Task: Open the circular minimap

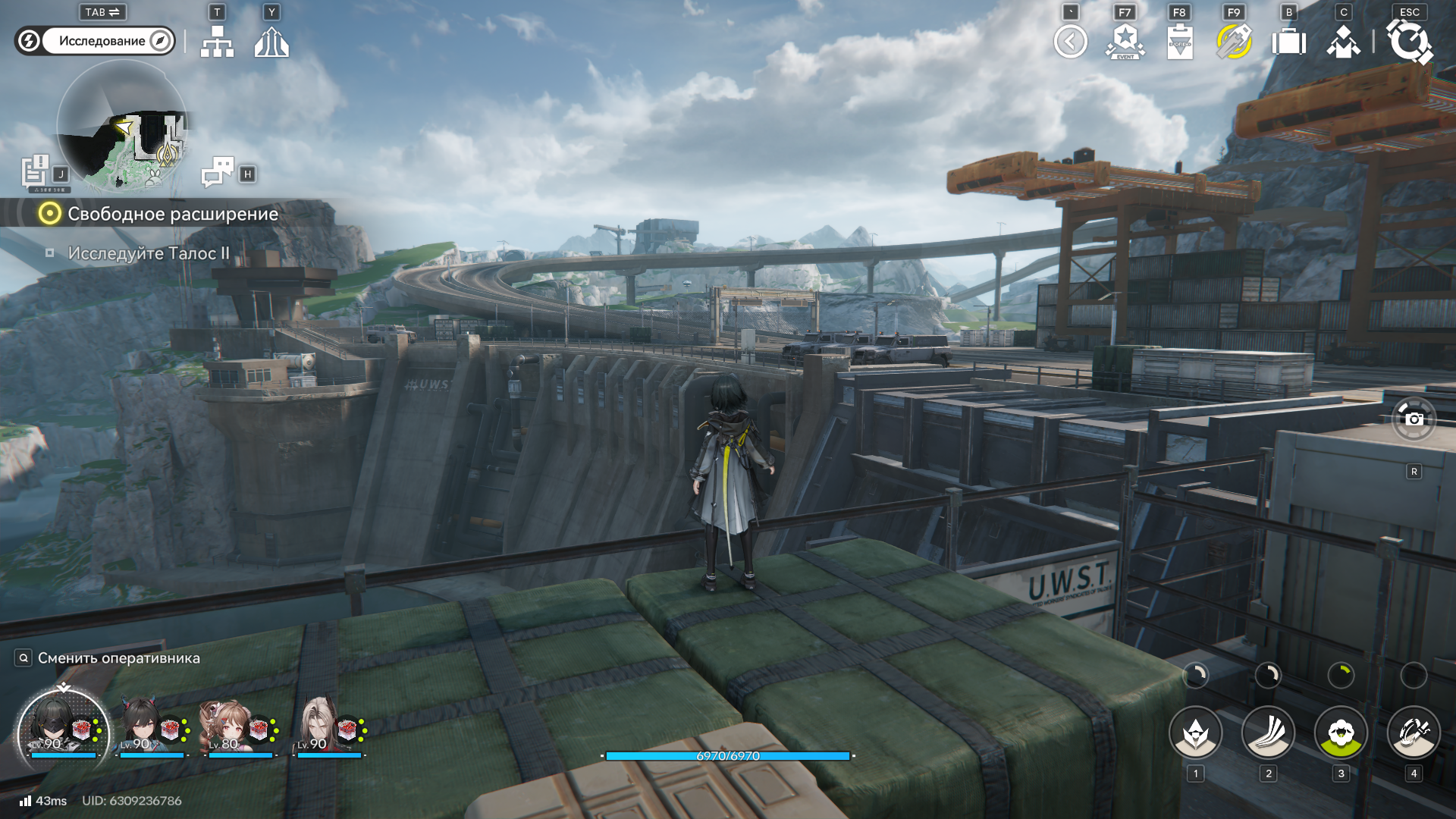Action: point(122,126)
